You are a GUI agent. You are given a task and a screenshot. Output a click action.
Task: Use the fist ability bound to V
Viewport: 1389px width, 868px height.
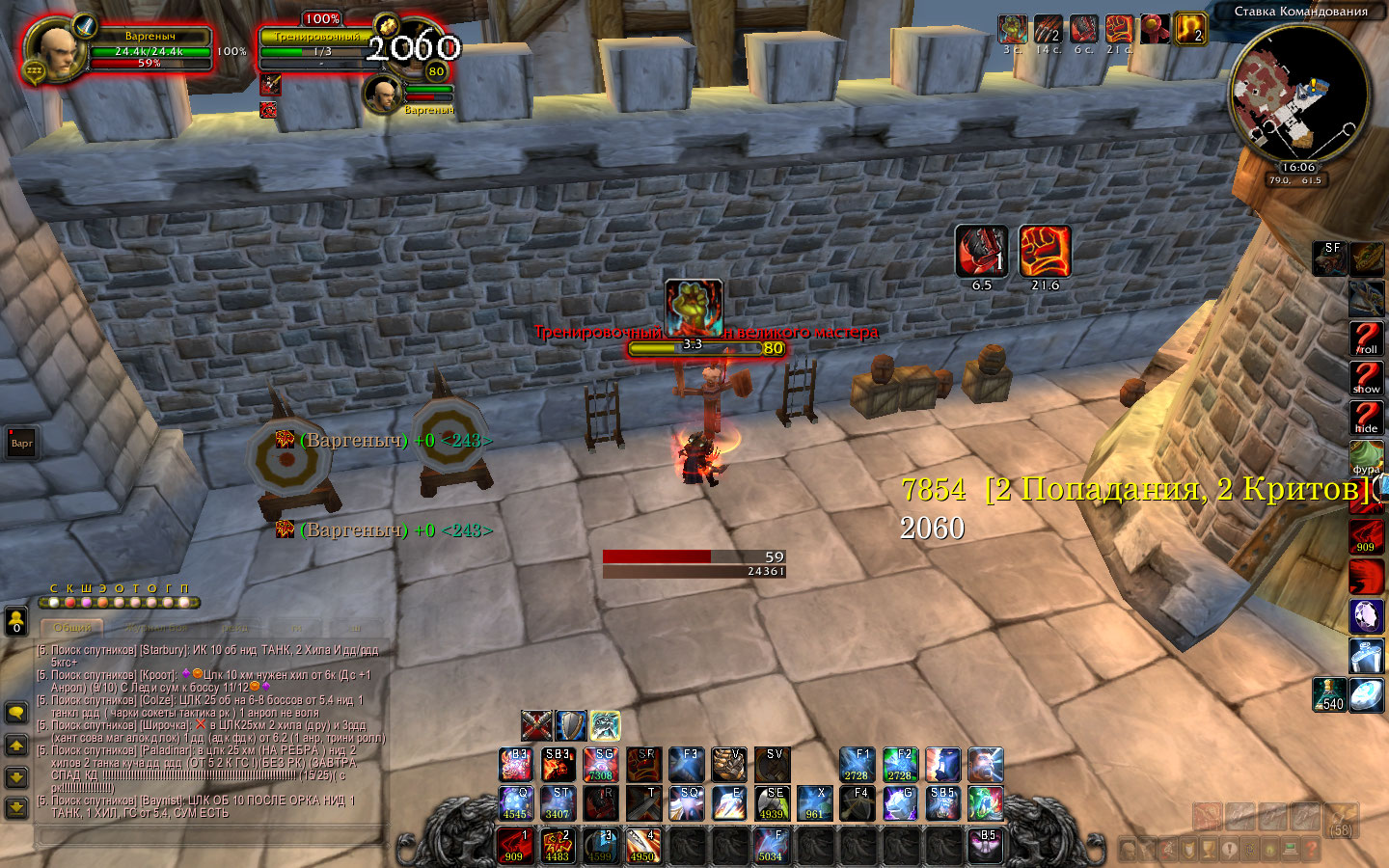728,764
